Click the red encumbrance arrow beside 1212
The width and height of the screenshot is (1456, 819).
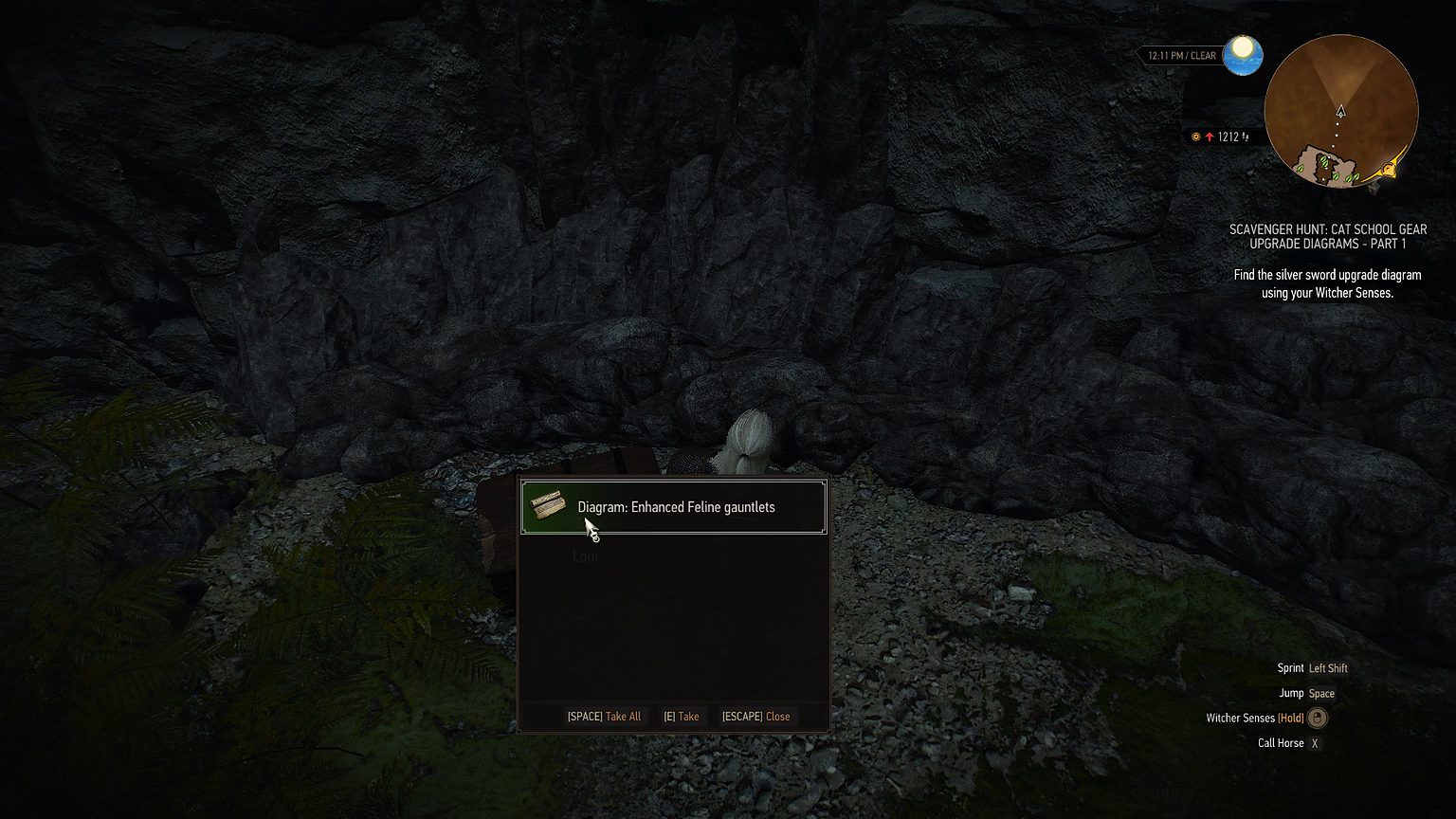click(x=1210, y=136)
